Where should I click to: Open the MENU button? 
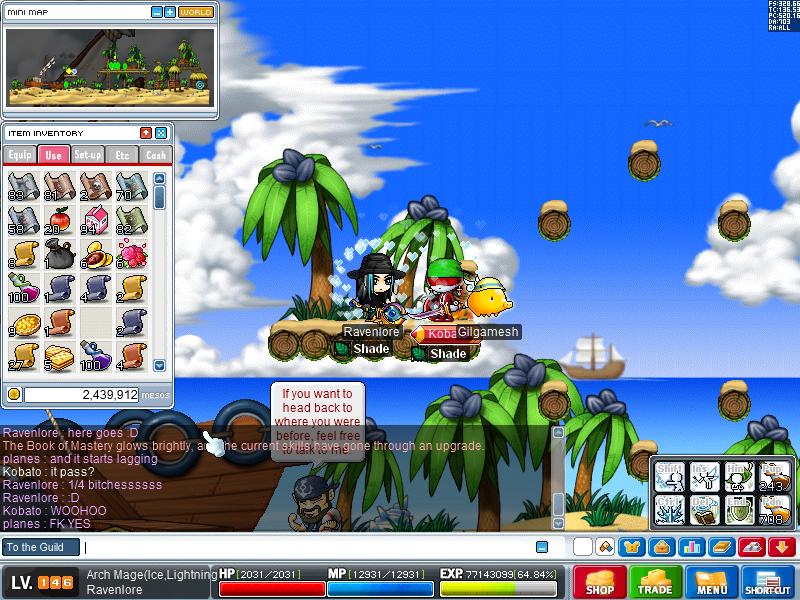712,582
